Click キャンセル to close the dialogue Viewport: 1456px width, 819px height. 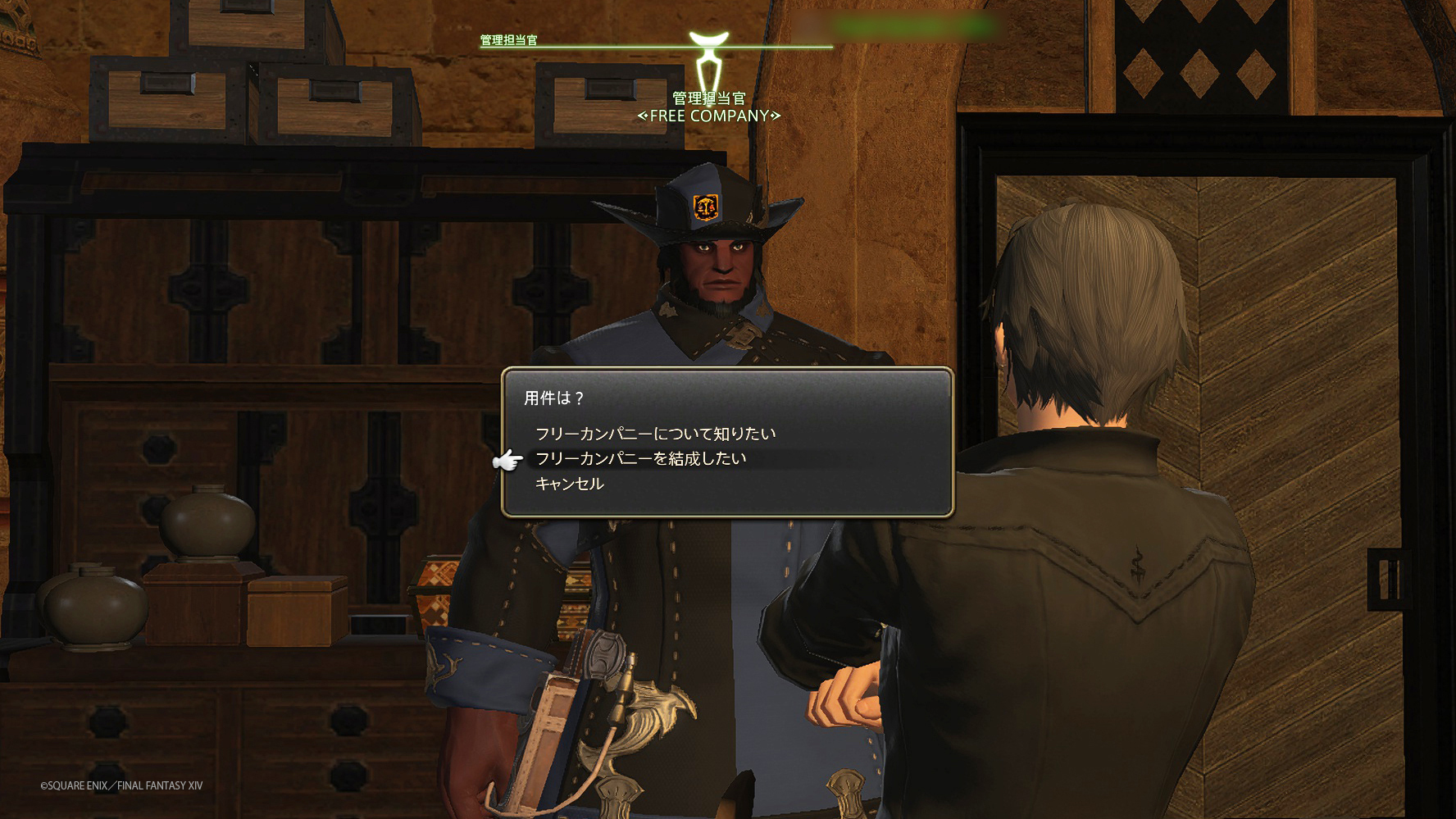570,484
